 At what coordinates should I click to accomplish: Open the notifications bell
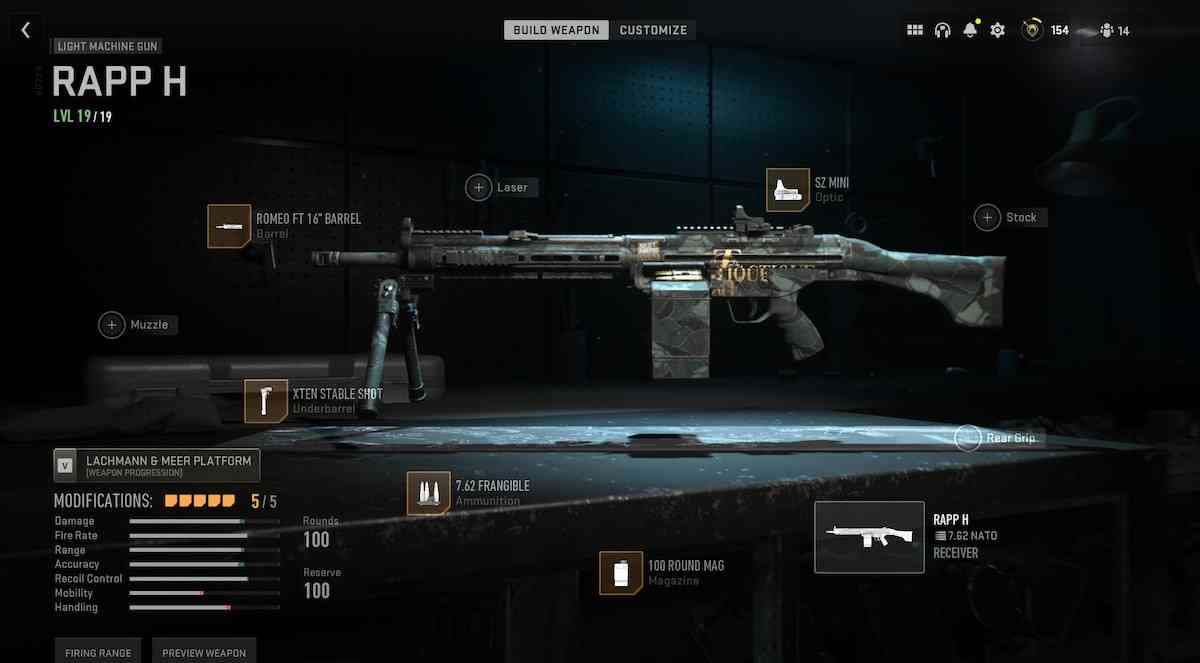[x=969, y=30]
